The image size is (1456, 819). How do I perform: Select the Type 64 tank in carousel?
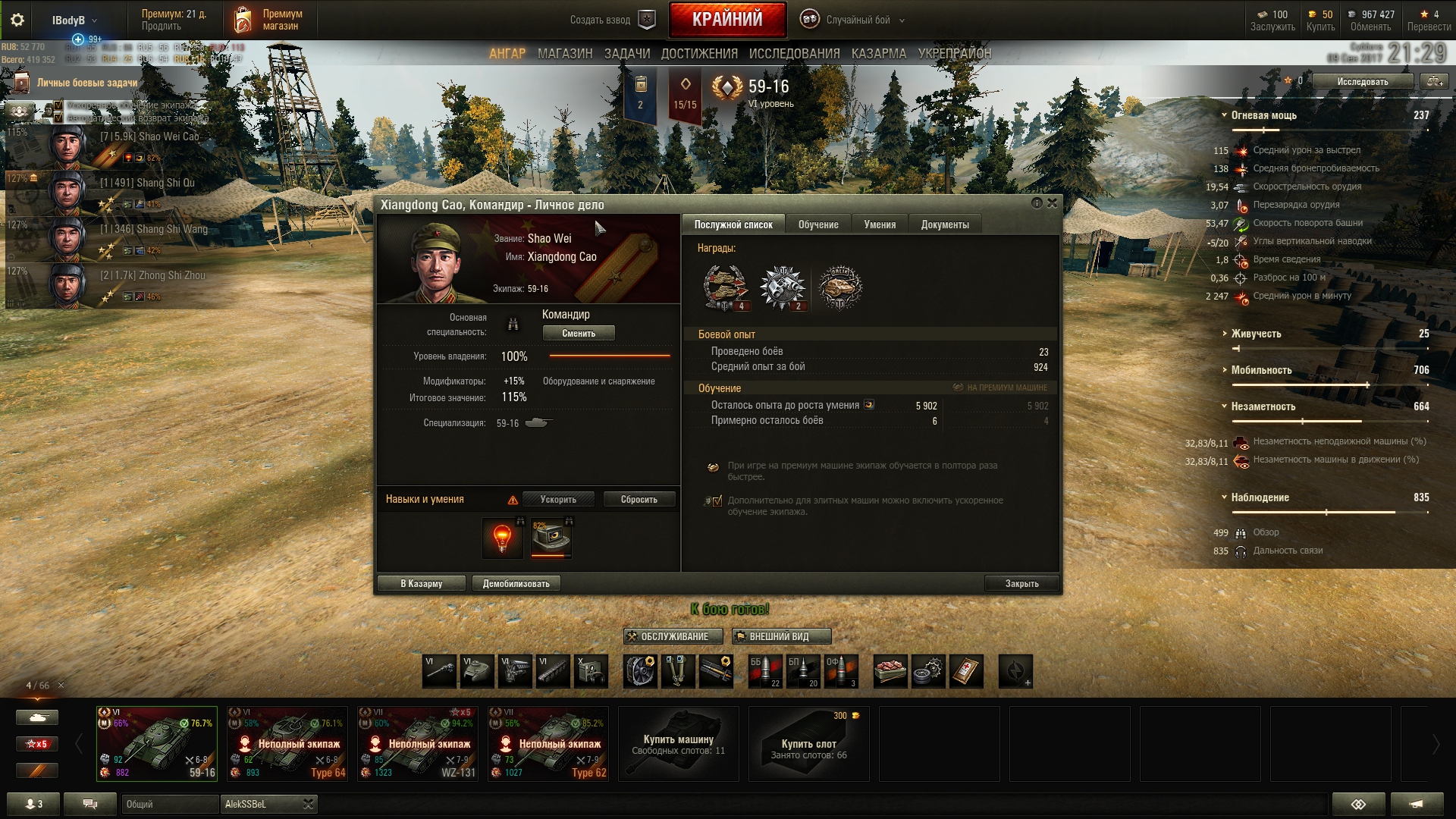[x=287, y=744]
